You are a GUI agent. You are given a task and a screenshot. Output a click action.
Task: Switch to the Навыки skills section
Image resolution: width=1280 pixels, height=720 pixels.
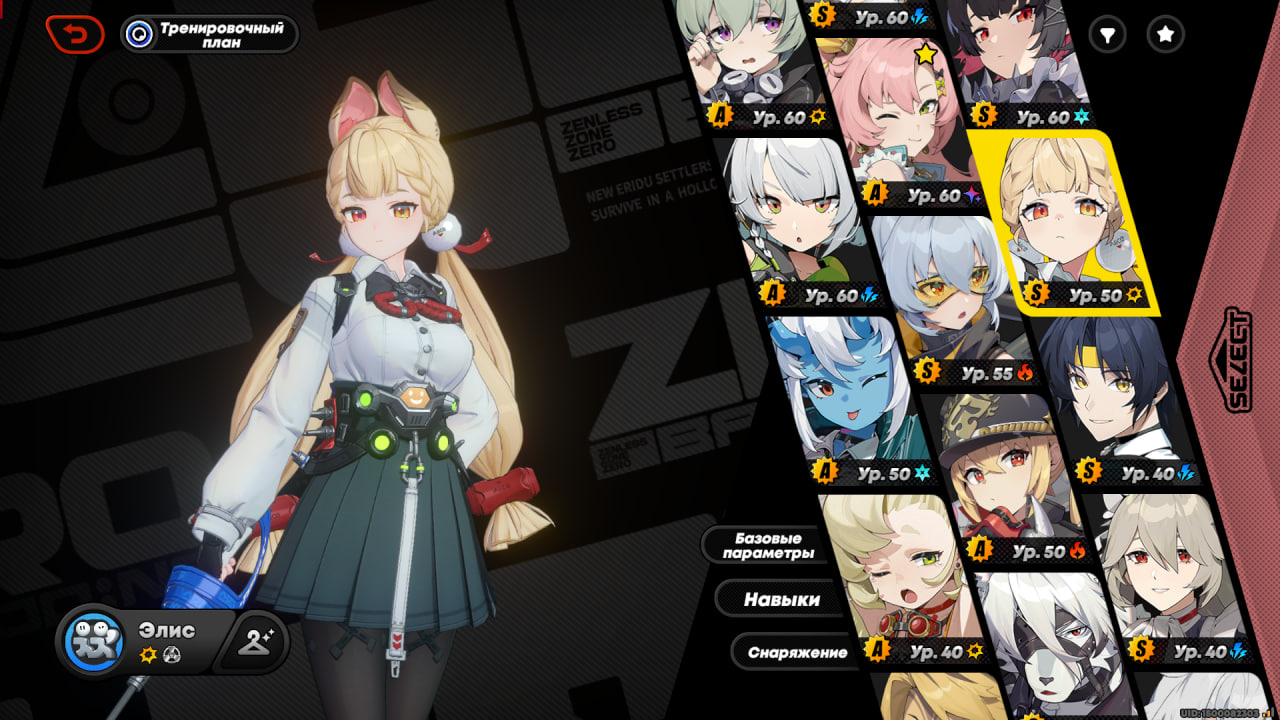coord(781,600)
